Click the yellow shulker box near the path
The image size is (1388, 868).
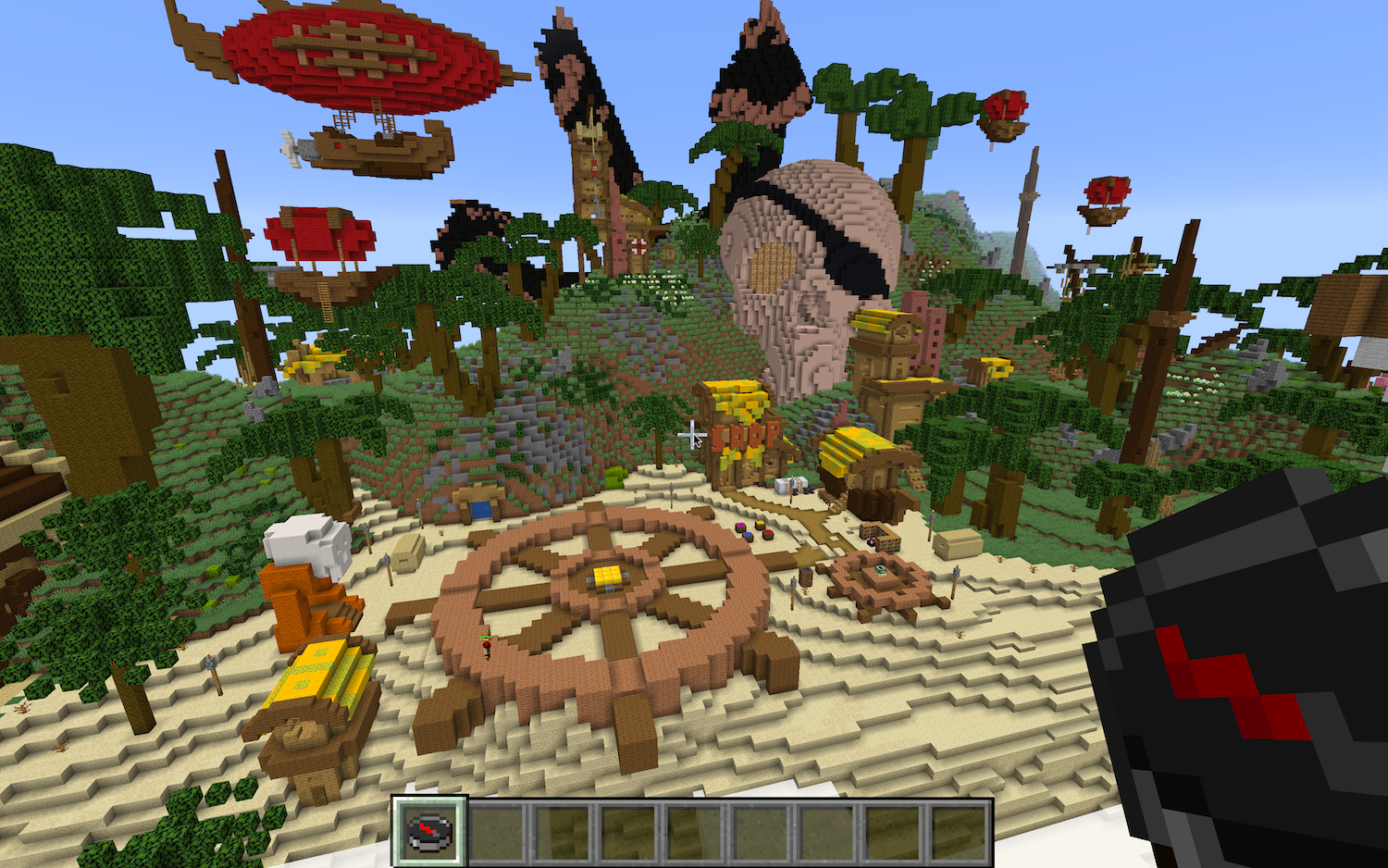(759, 523)
